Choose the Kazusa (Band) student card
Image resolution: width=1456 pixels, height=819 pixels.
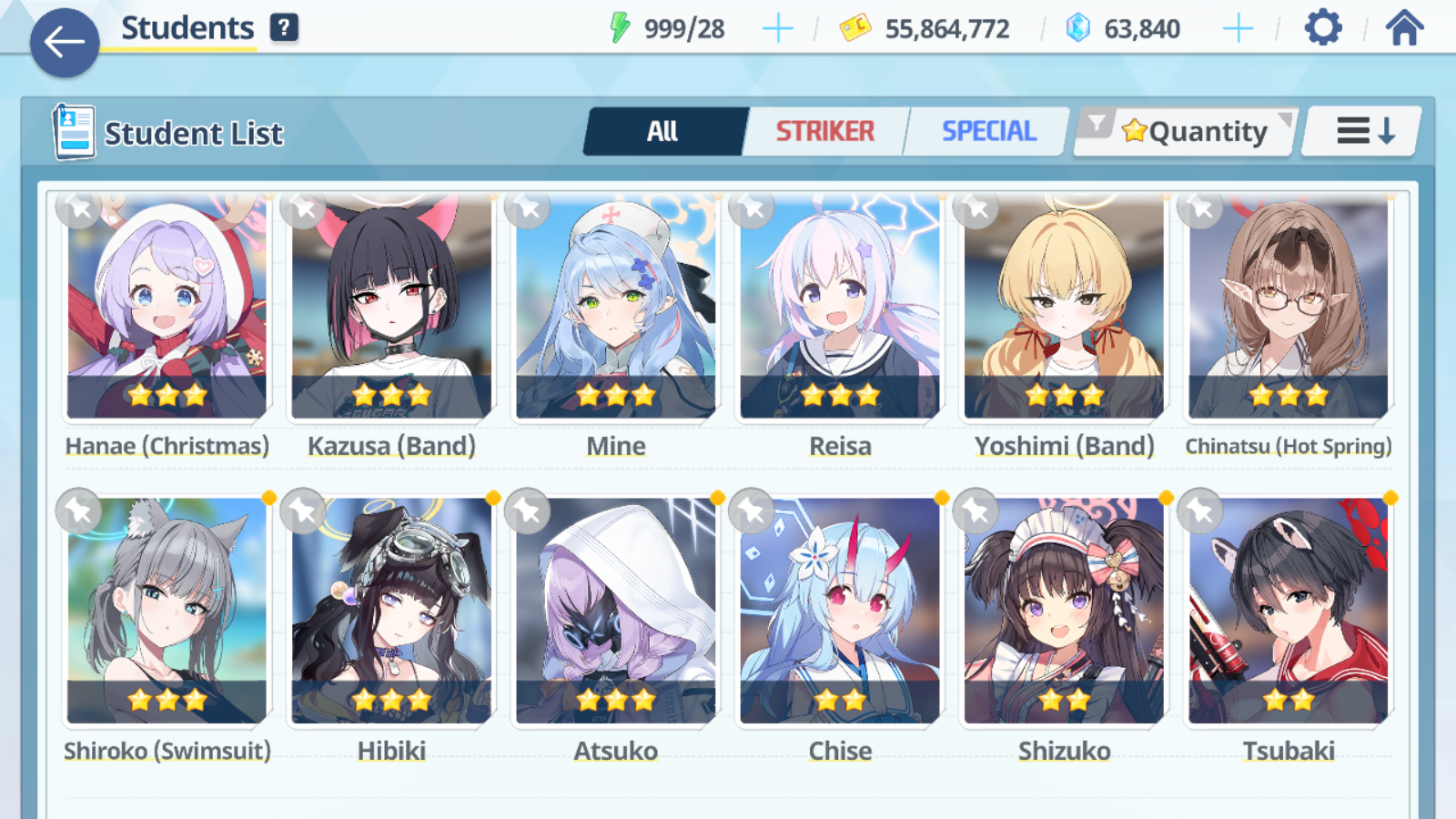click(391, 309)
